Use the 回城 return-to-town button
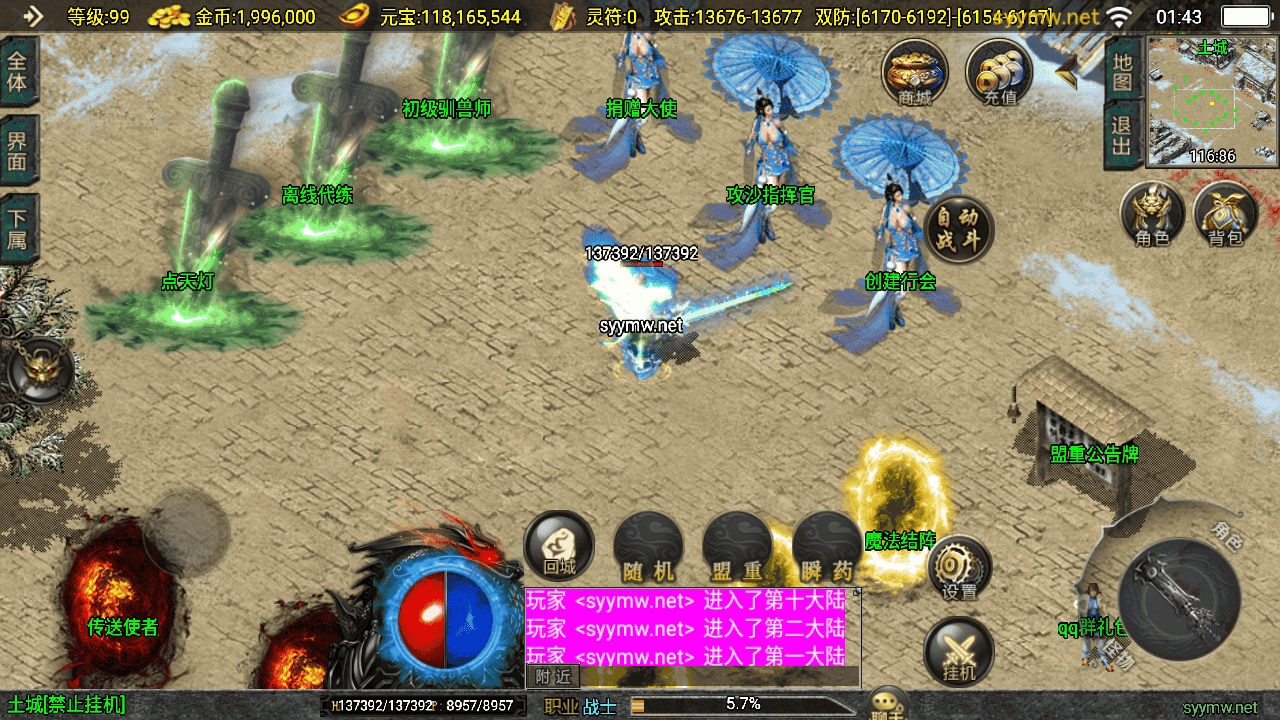Screen dimensions: 1280x720 [559, 546]
